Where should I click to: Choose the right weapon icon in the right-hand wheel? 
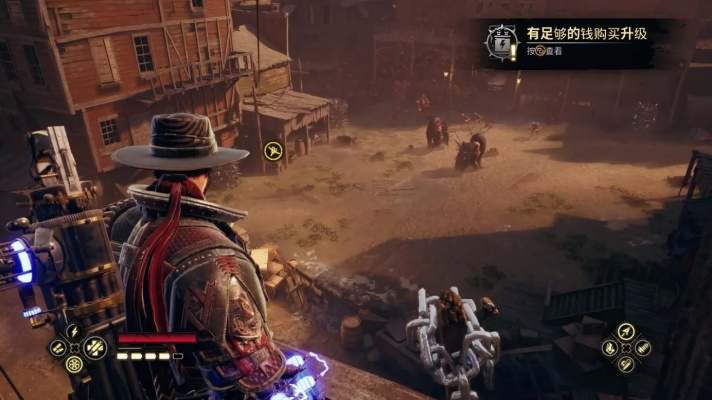click(643, 347)
